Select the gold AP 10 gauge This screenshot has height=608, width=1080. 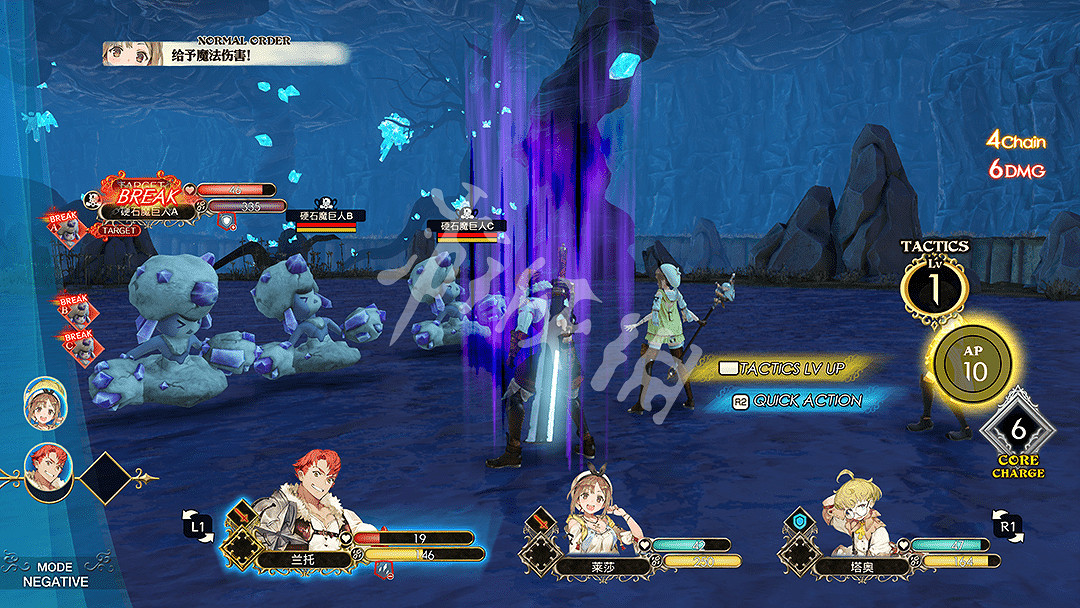(972, 365)
